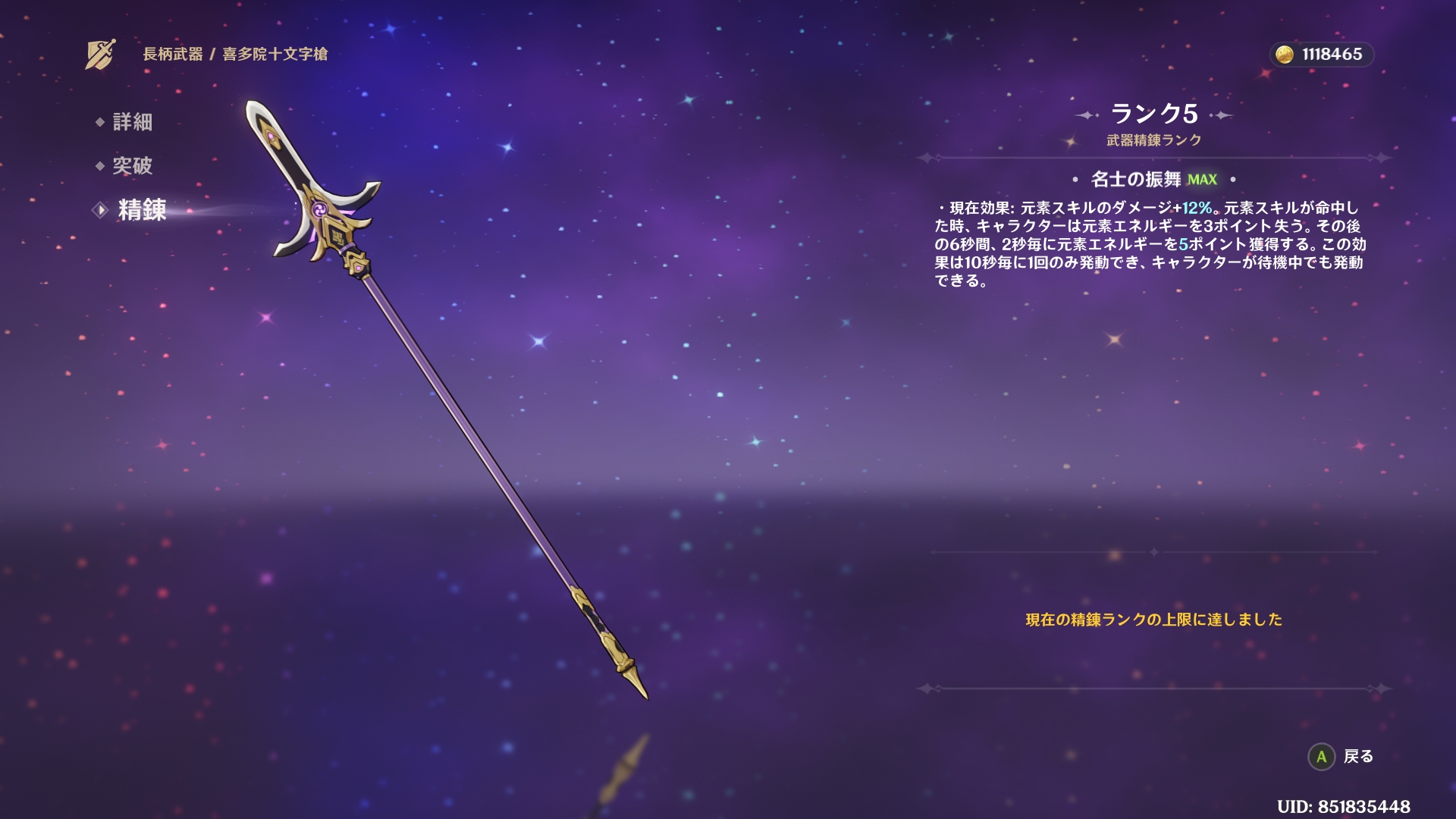Switch to the 突破 ascension tab
Viewport: 1456px width, 819px height.
click(132, 166)
